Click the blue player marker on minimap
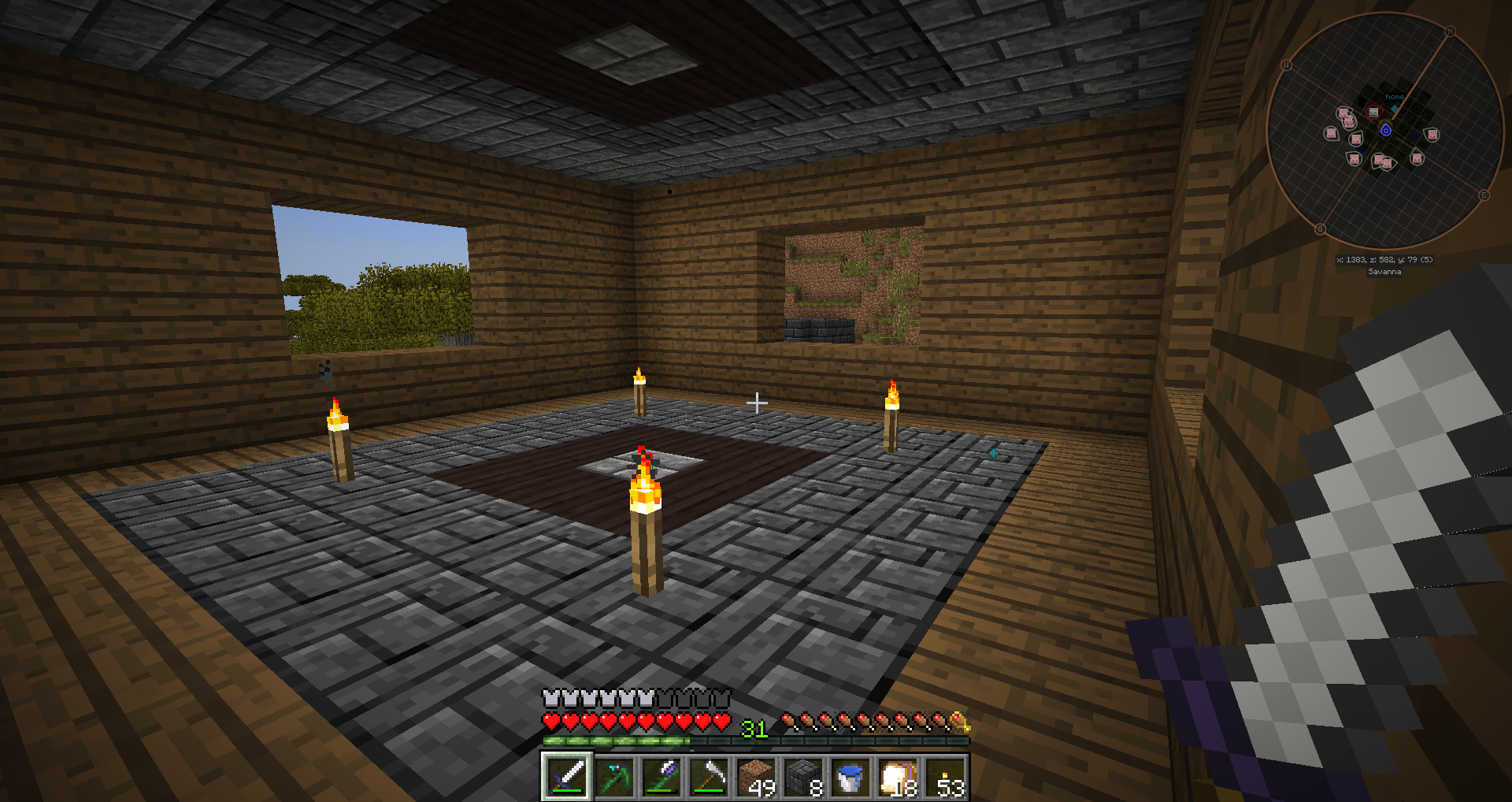Screen dimensions: 1512x802 (1386, 130)
